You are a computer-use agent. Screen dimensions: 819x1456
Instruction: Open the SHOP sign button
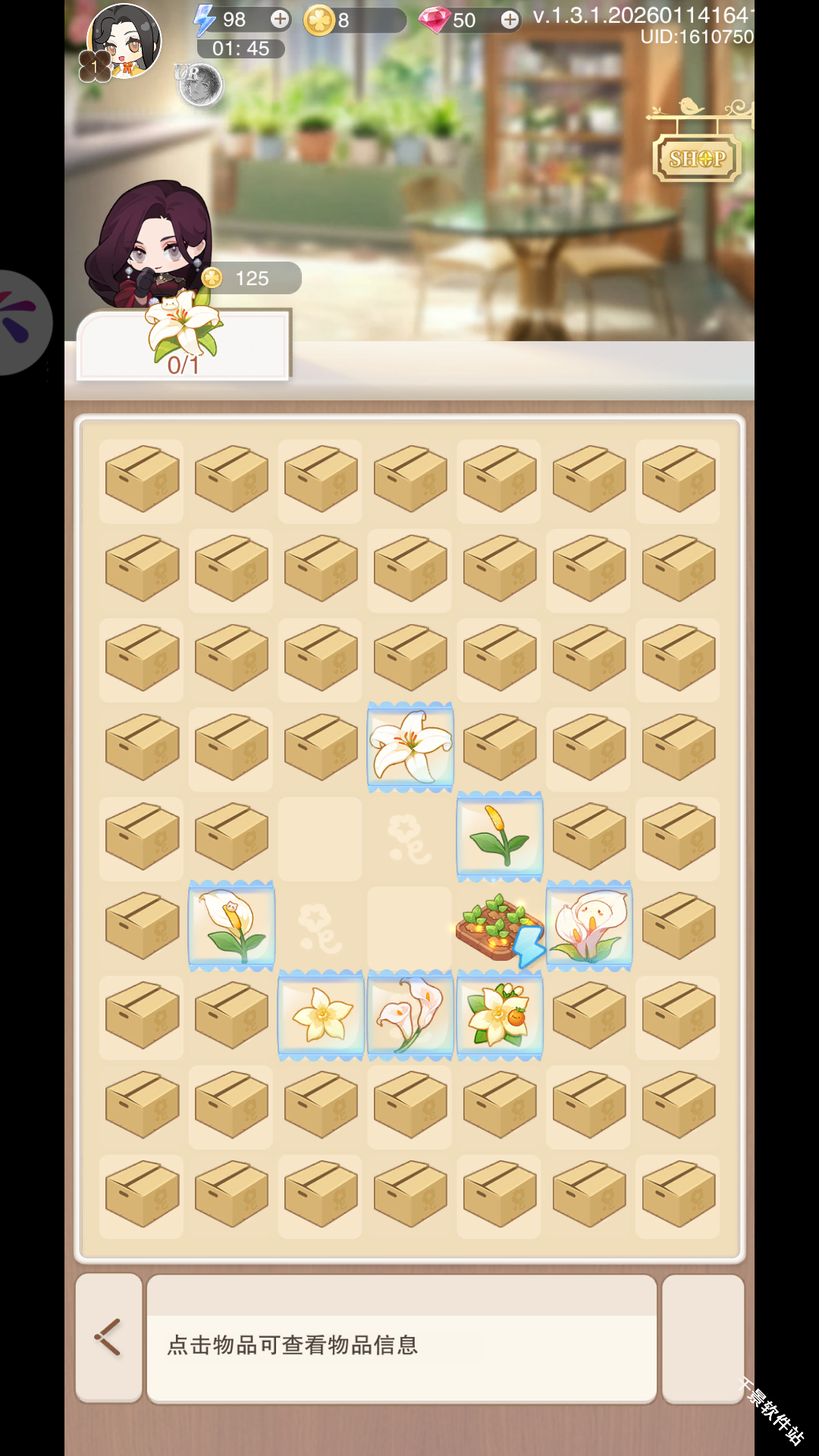point(697,158)
